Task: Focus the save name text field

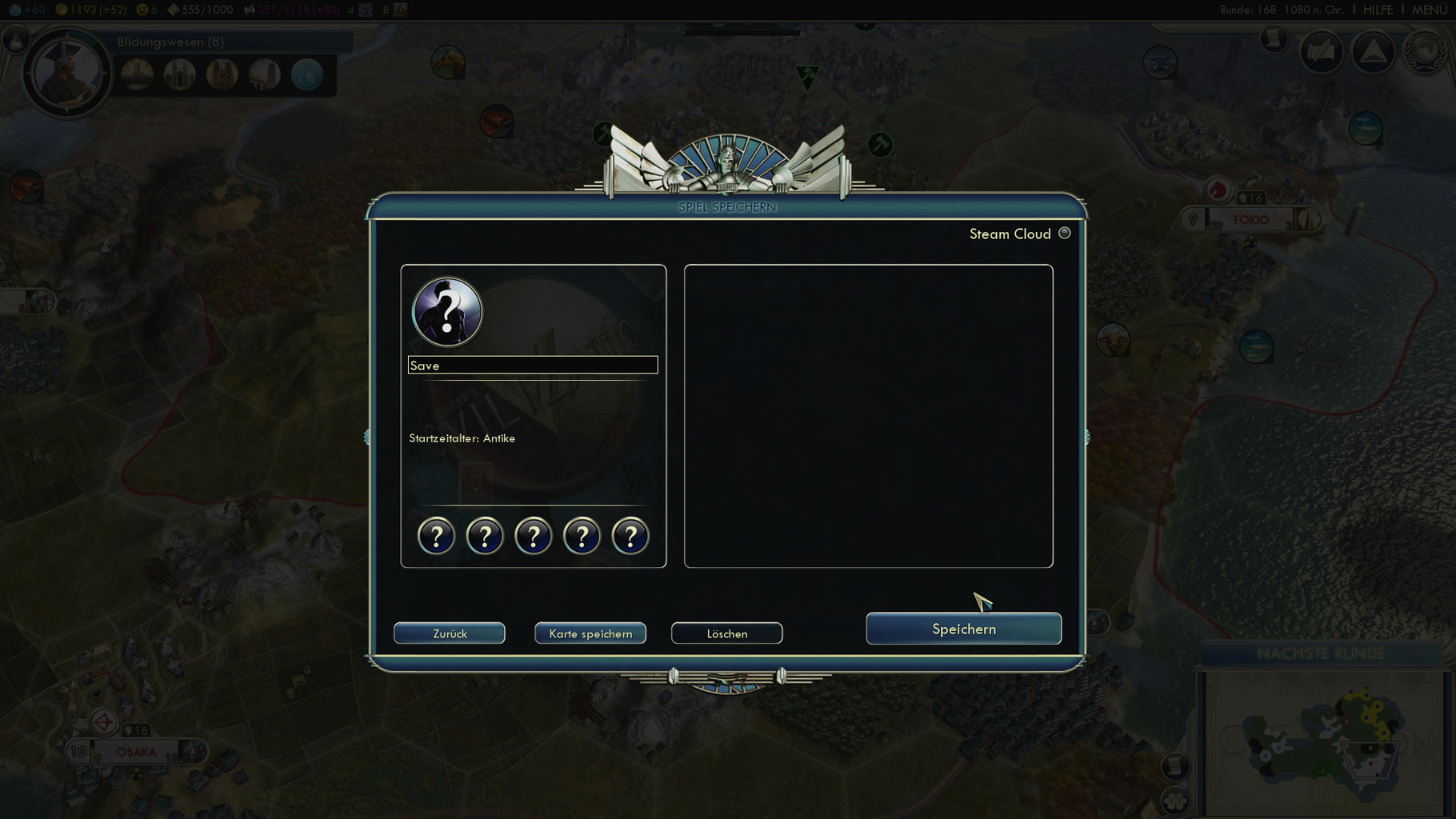Action: coord(533,366)
